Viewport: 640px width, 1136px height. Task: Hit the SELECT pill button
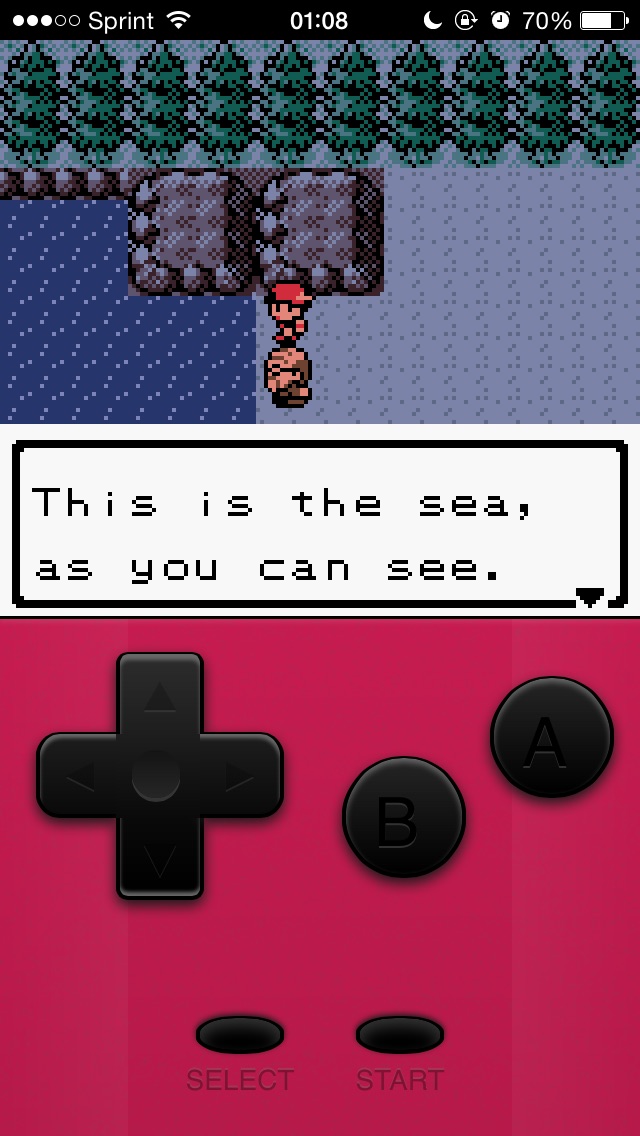[240, 1034]
